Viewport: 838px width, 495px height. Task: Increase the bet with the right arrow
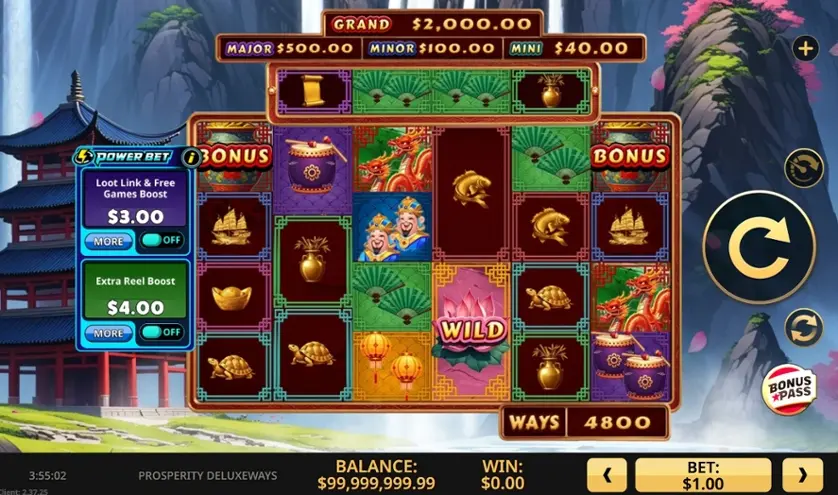pos(801,475)
